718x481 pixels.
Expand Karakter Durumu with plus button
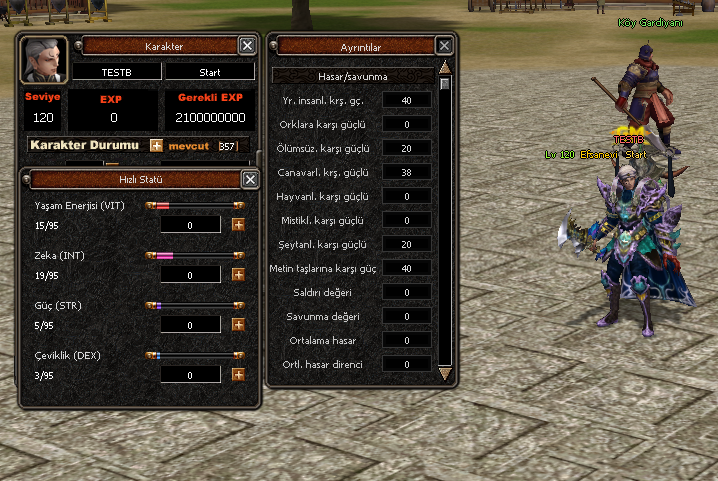pyautogui.click(x=156, y=145)
